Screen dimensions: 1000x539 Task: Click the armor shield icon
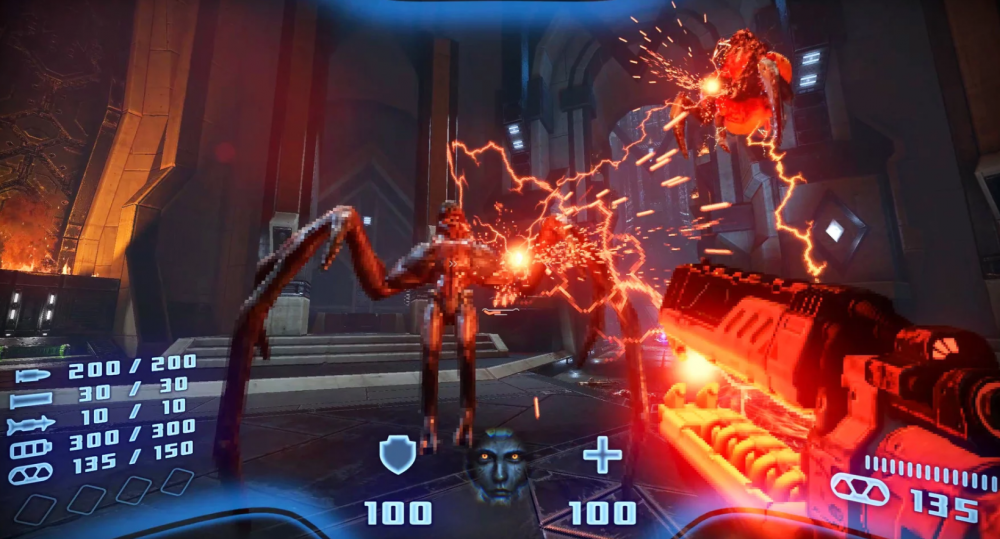[397, 456]
